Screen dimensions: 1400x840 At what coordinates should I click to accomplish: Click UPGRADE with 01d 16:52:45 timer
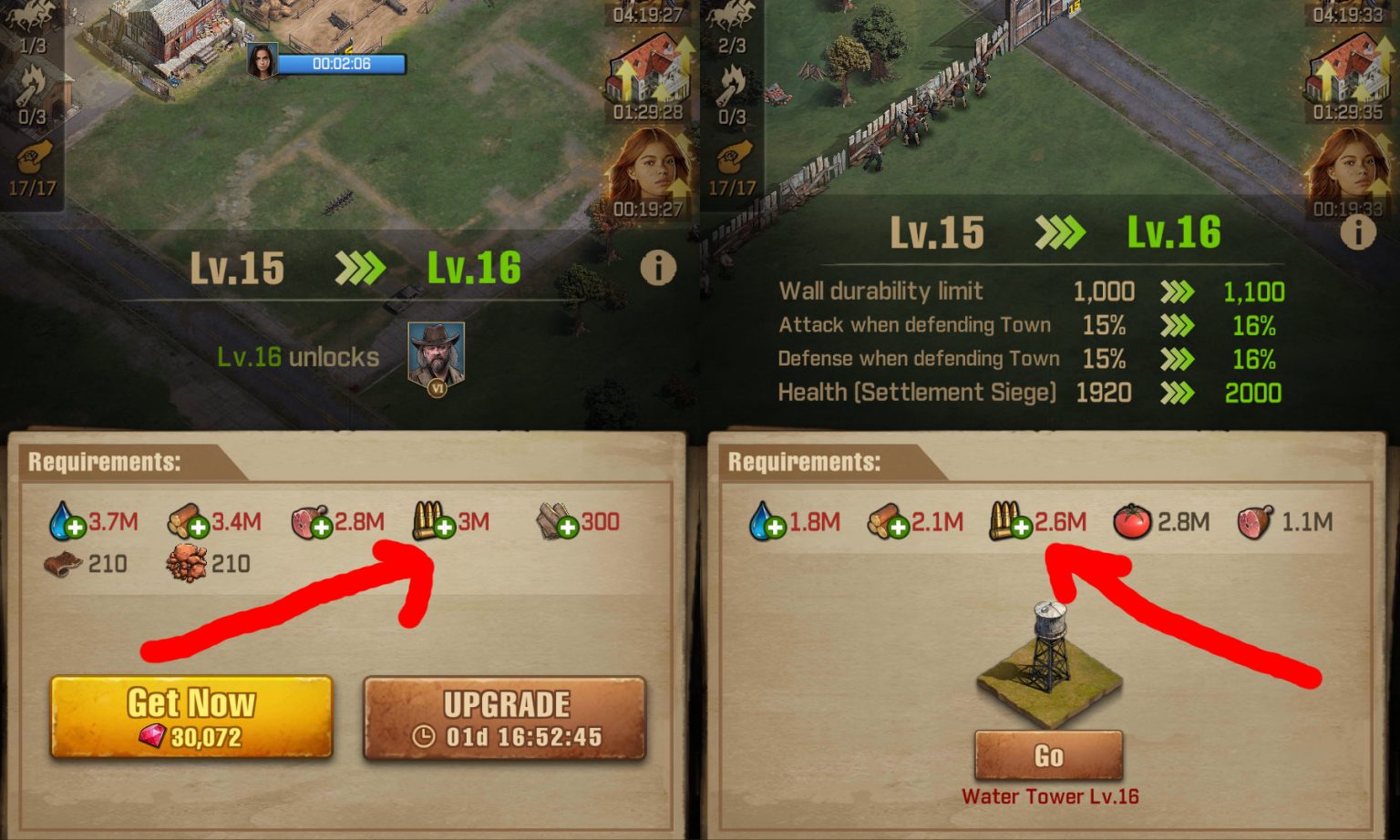pyautogui.click(x=504, y=718)
